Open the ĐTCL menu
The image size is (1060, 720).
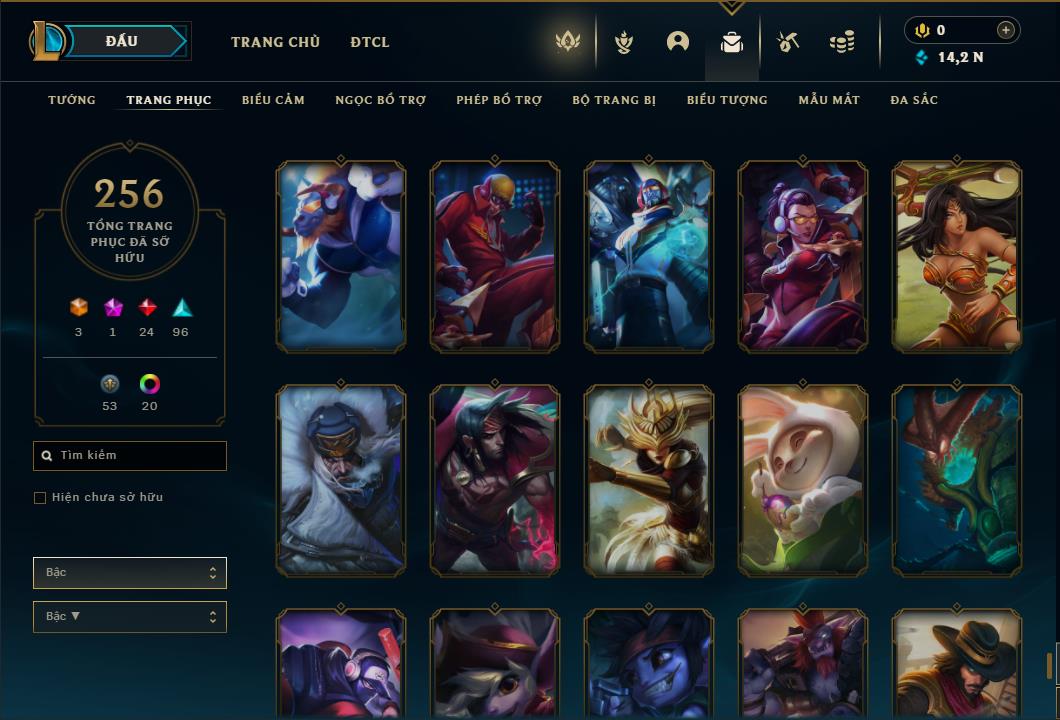tap(370, 42)
